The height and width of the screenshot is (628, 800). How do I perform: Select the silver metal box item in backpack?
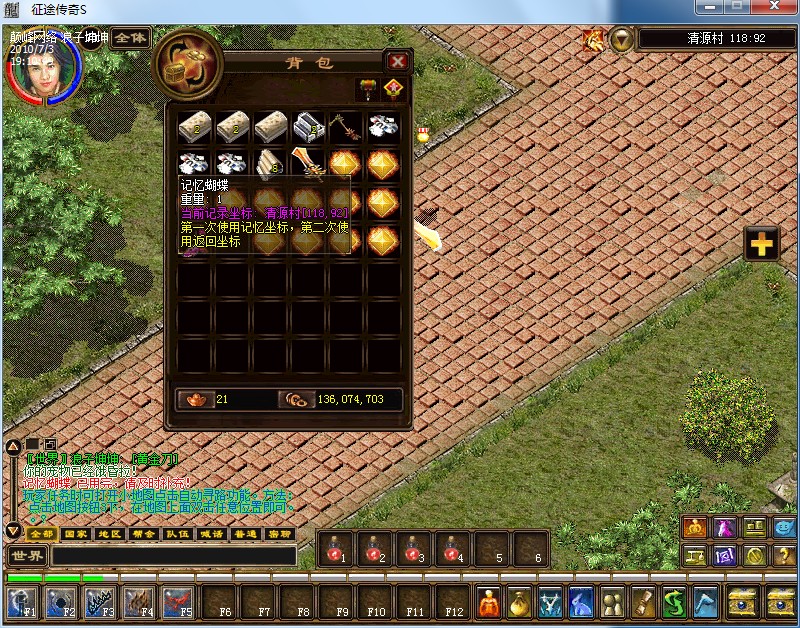[308, 126]
